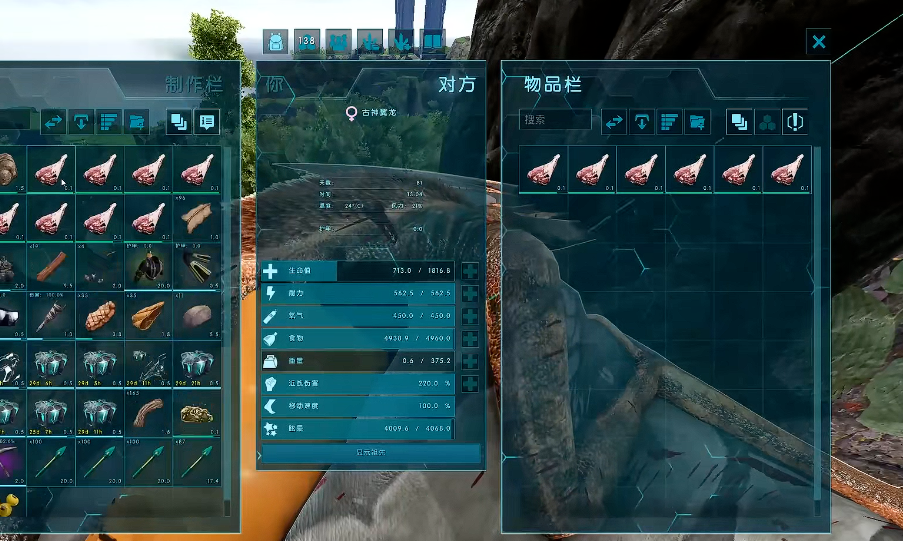The image size is (903, 541).
Task: Add a point to 生命值 (health)
Action: (470, 271)
